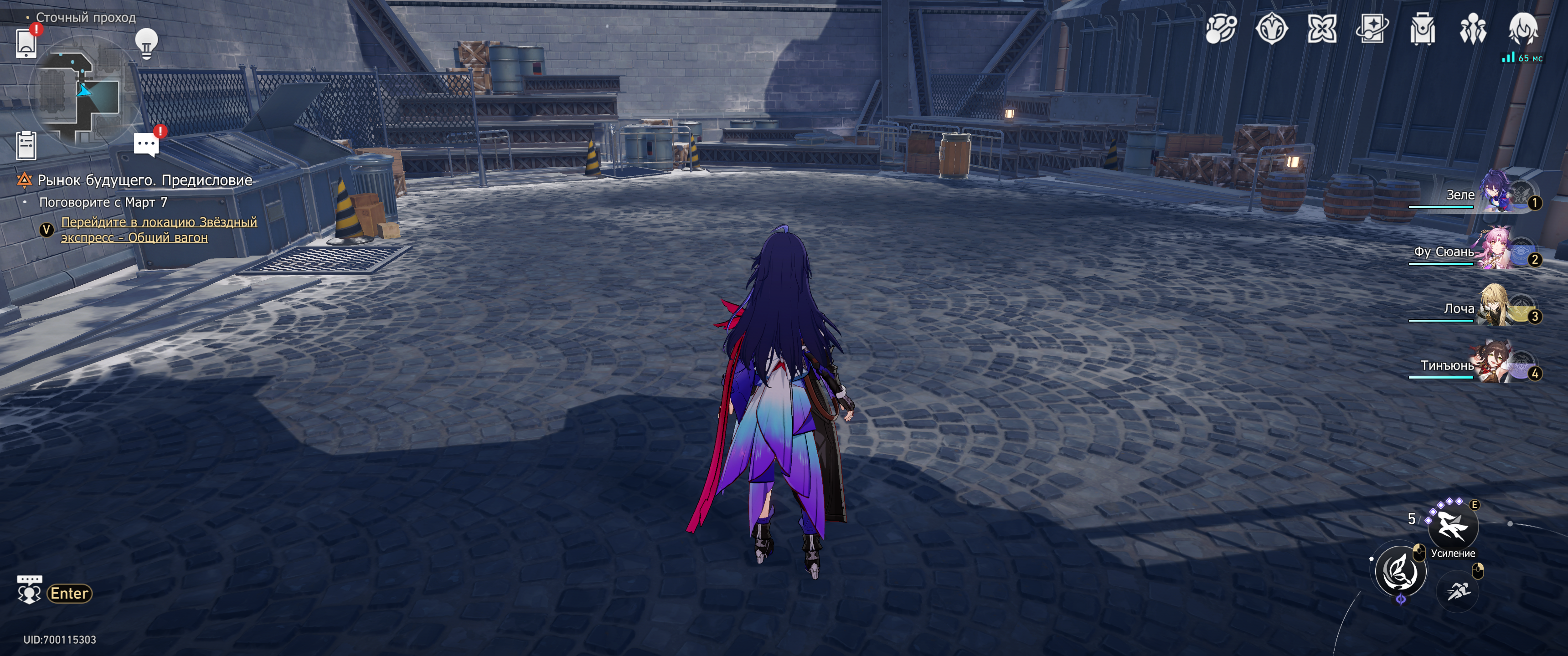Open the guide book icon

point(1372,29)
